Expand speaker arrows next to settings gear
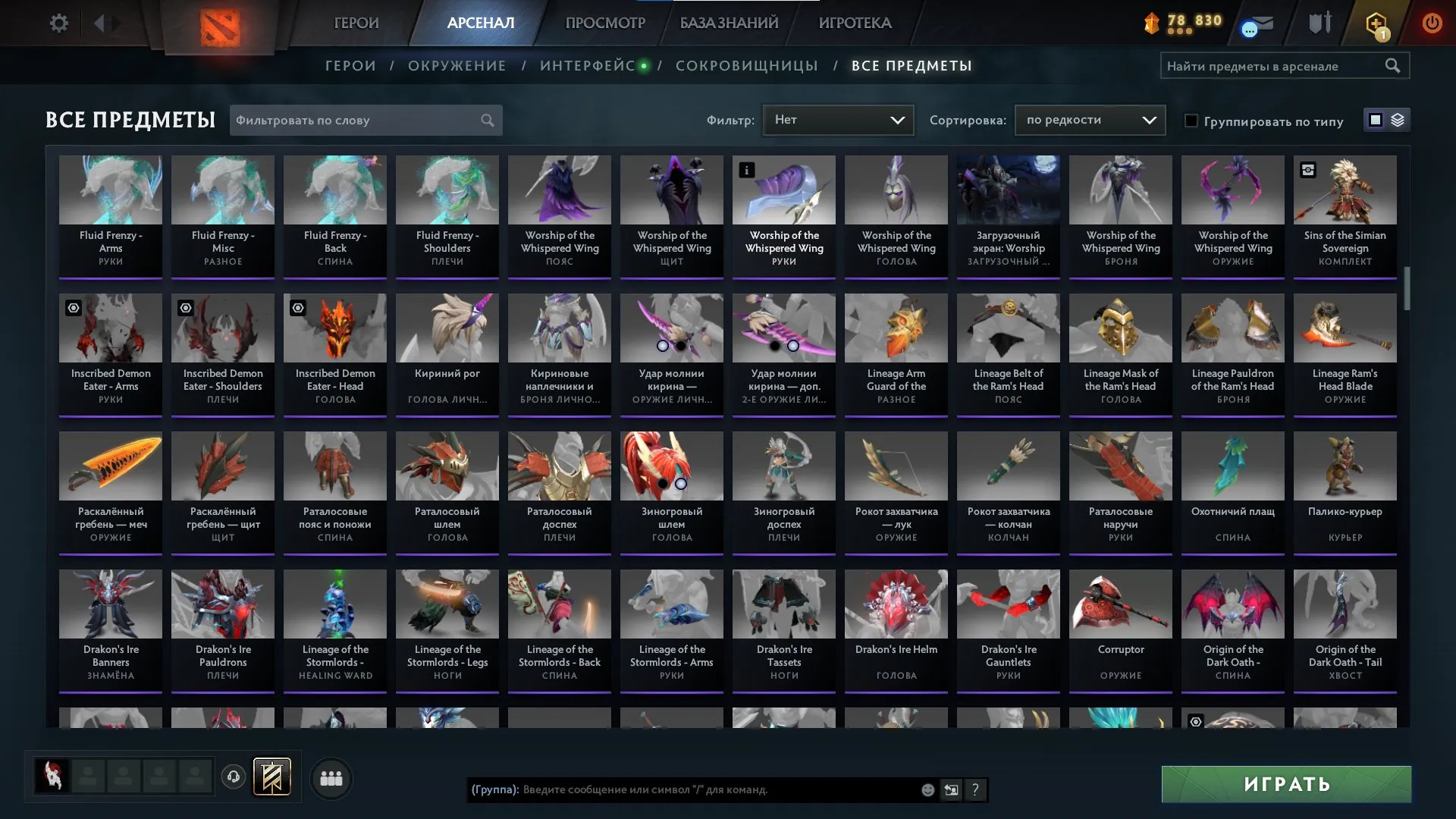Image resolution: width=1456 pixels, height=819 pixels. click(x=106, y=23)
